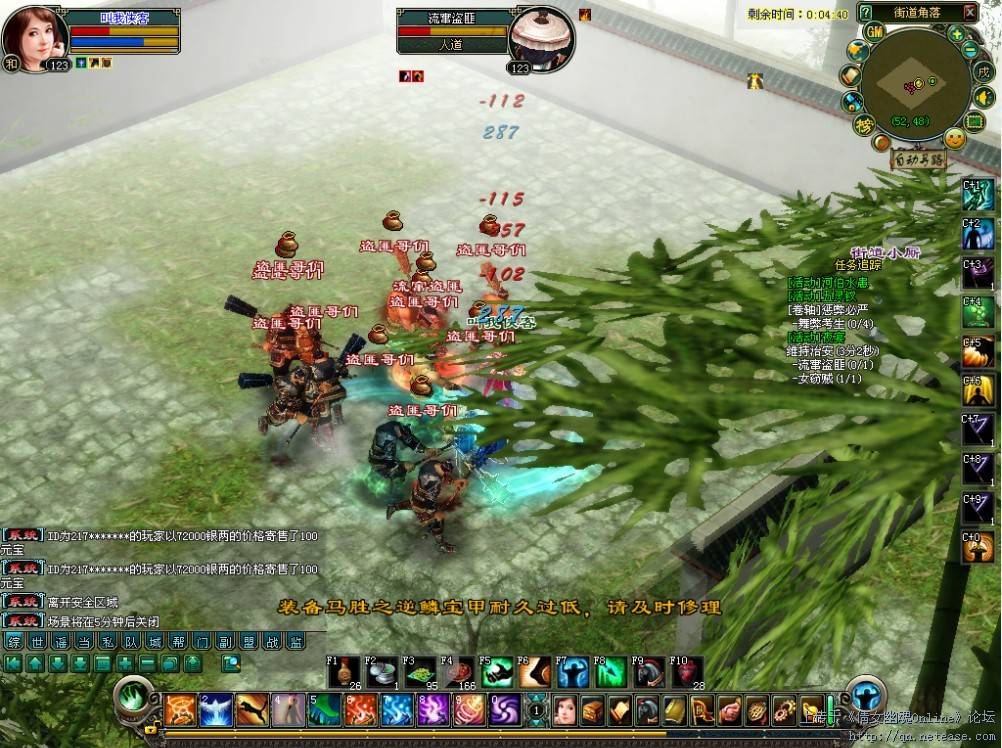Screen dimensions: 1002x748
Task: Select the player portrait of the woman
Action: (x=34, y=35)
